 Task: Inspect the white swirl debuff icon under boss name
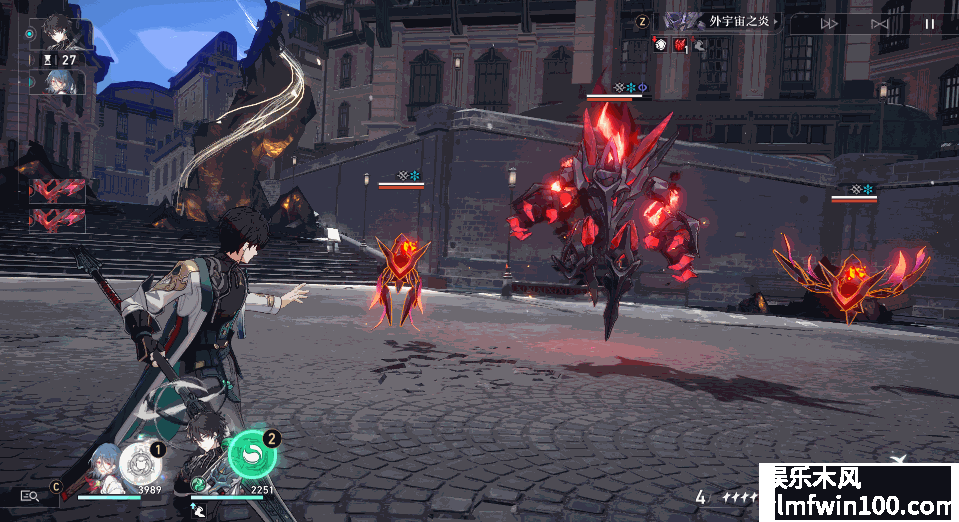(660, 44)
